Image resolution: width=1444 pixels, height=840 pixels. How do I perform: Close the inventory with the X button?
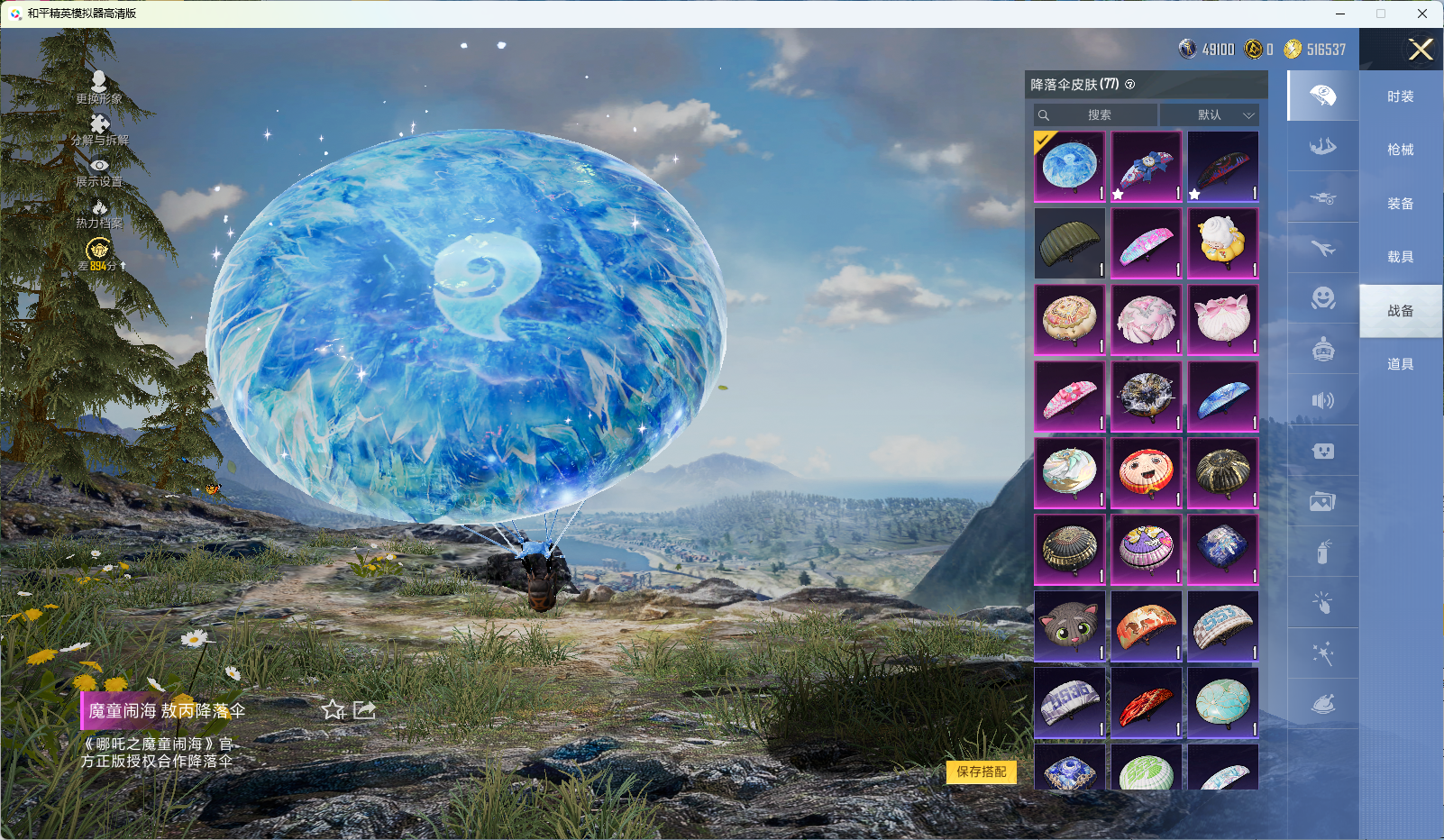(1421, 50)
